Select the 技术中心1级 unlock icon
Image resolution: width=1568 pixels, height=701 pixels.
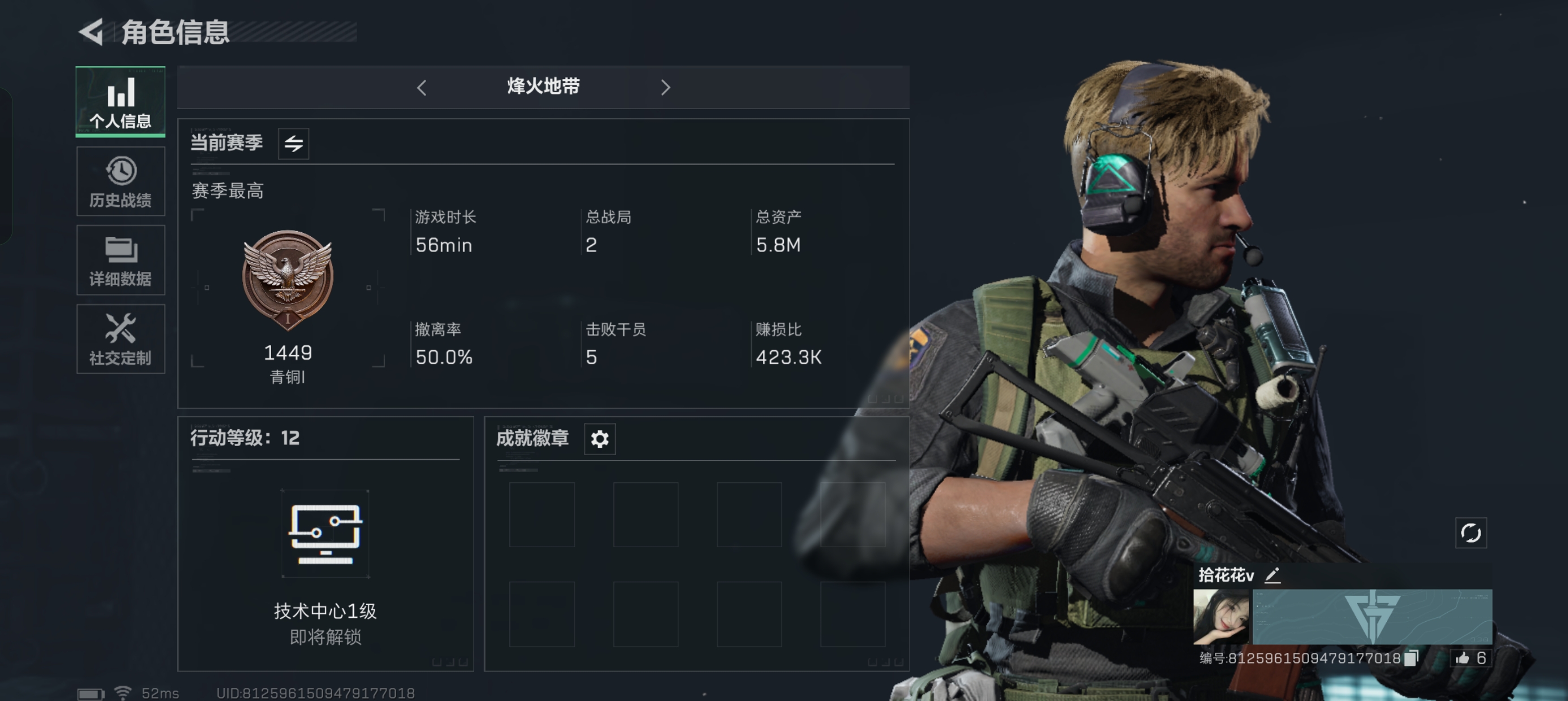(x=326, y=534)
